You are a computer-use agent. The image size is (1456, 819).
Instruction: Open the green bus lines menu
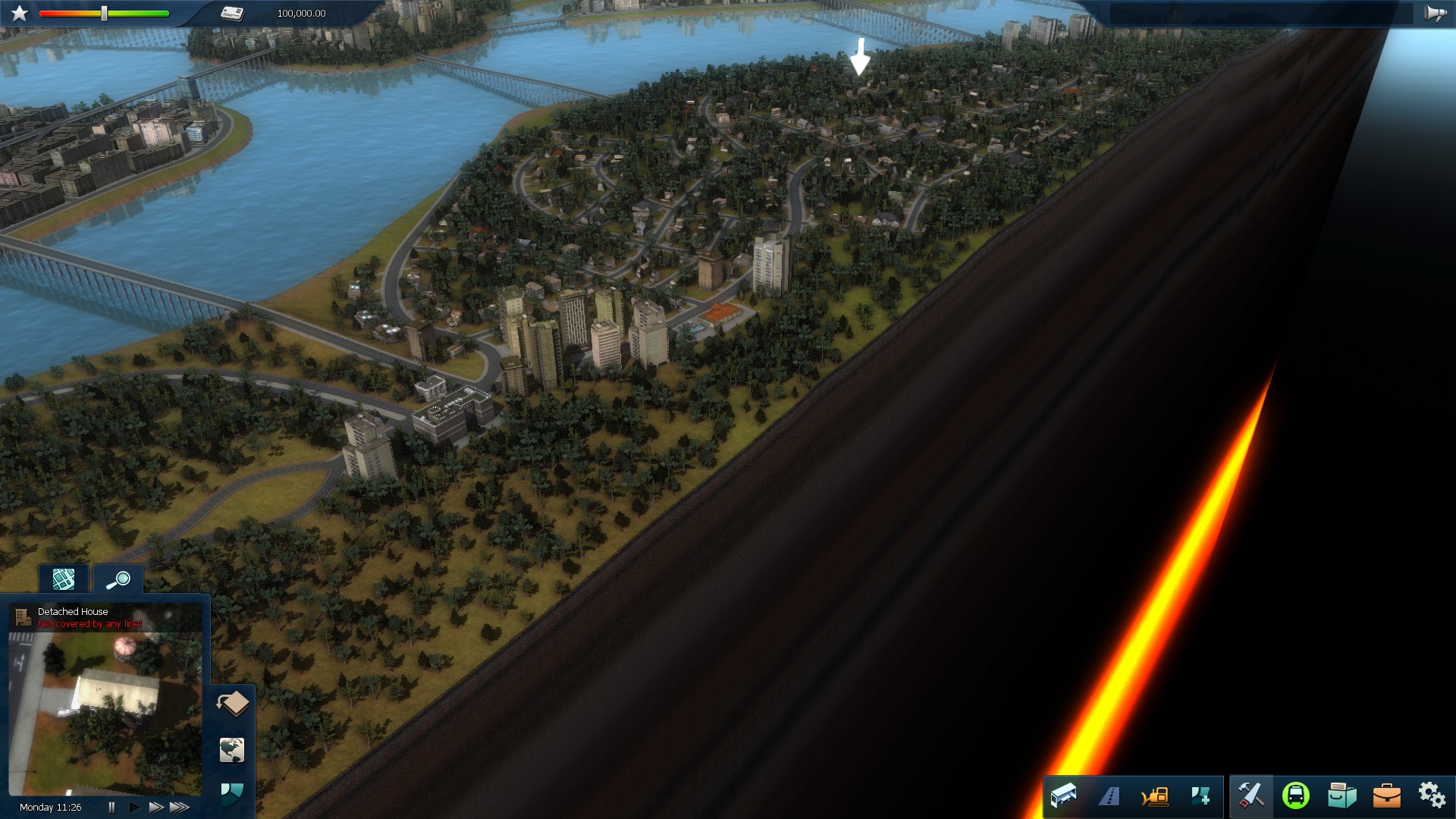[x=1296, y=796]
